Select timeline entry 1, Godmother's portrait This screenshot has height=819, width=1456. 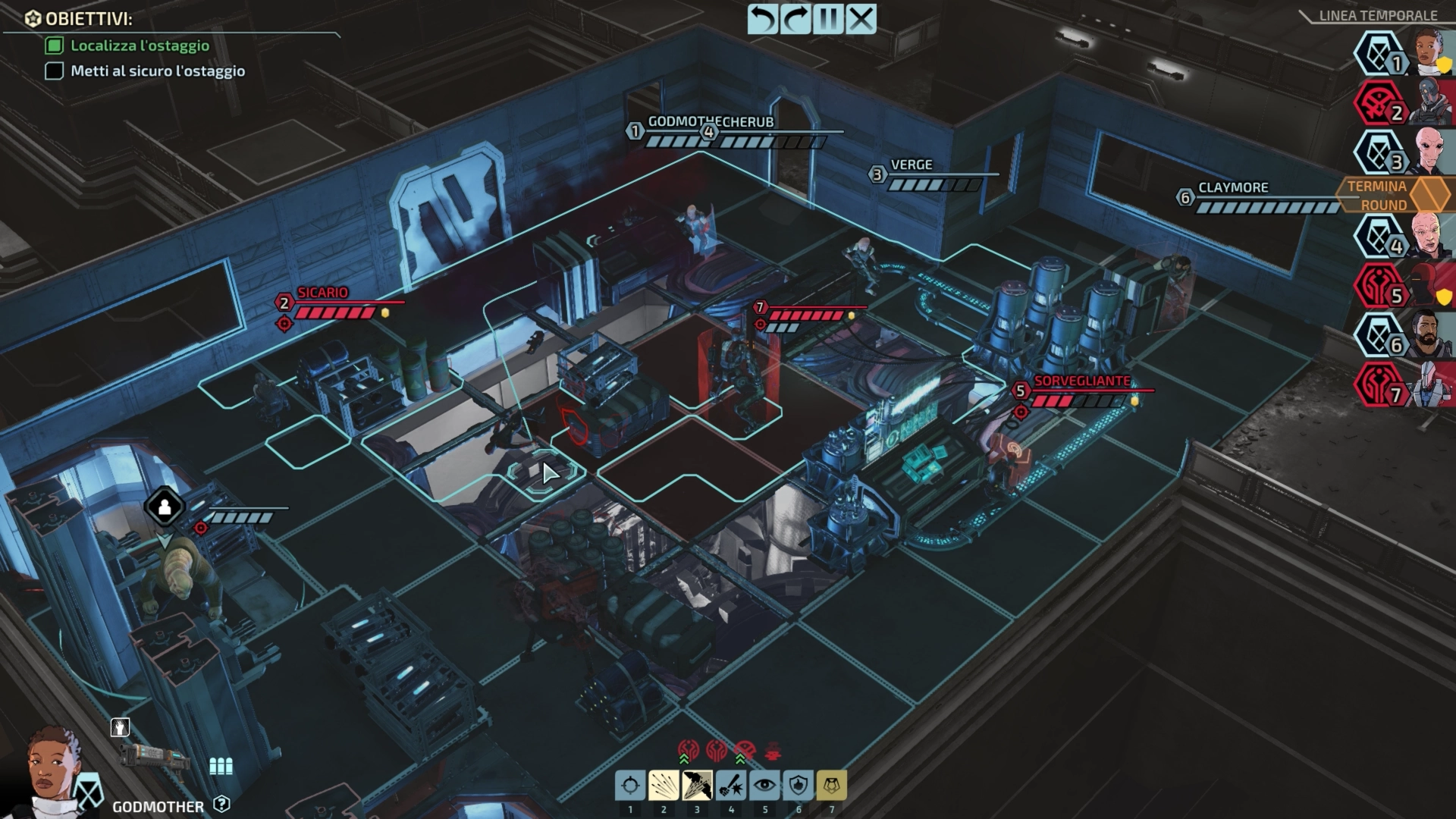1432,53
